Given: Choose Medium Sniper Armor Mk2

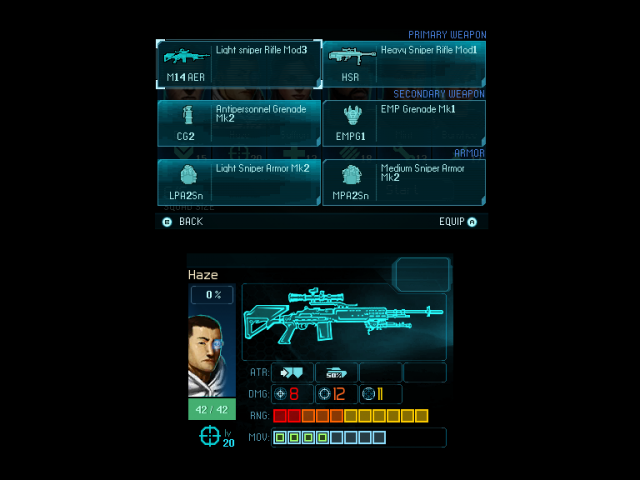Looking at the screenshot, I should click(x=404, y=182).
